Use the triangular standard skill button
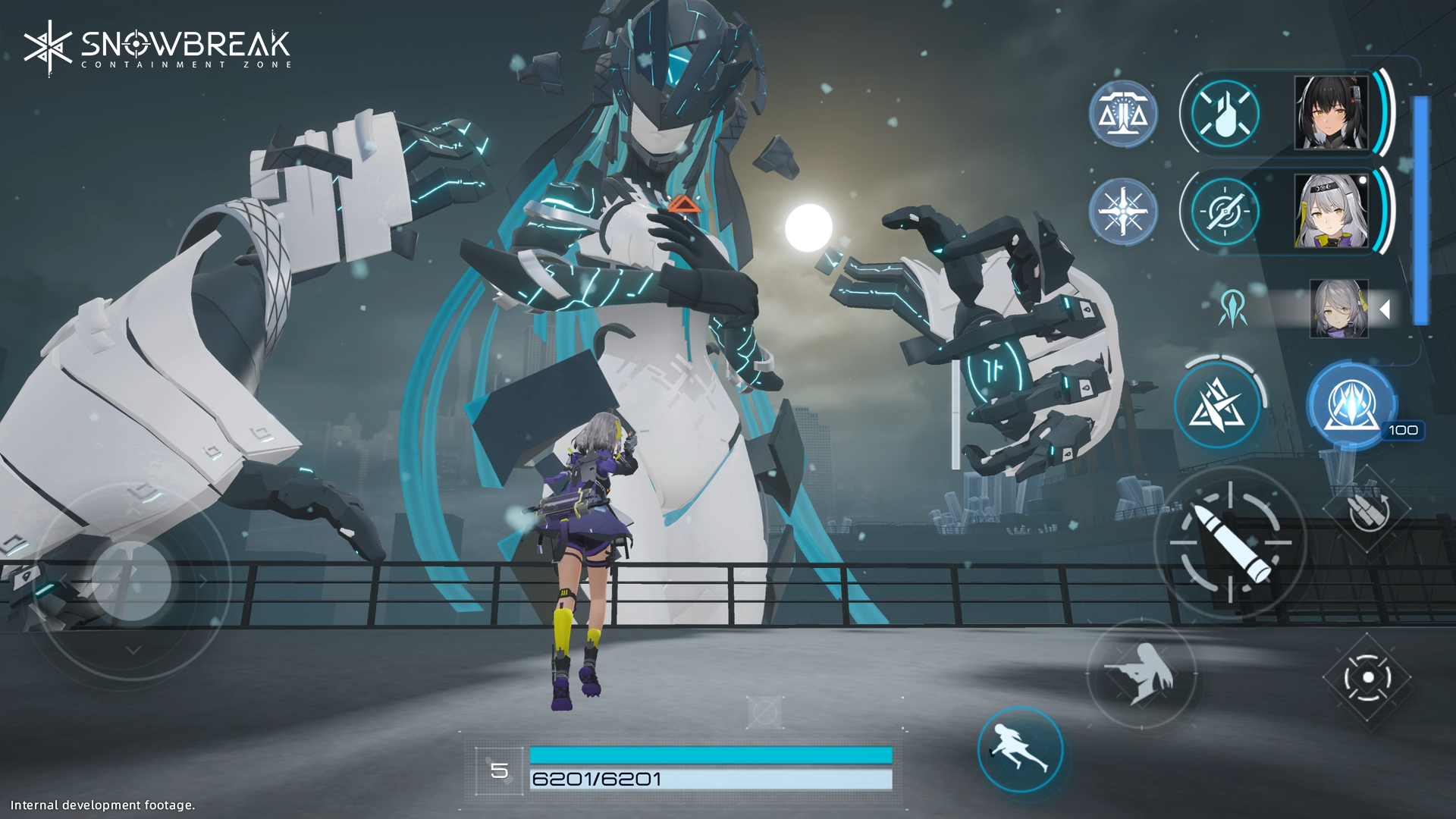 click(1217, 405)
